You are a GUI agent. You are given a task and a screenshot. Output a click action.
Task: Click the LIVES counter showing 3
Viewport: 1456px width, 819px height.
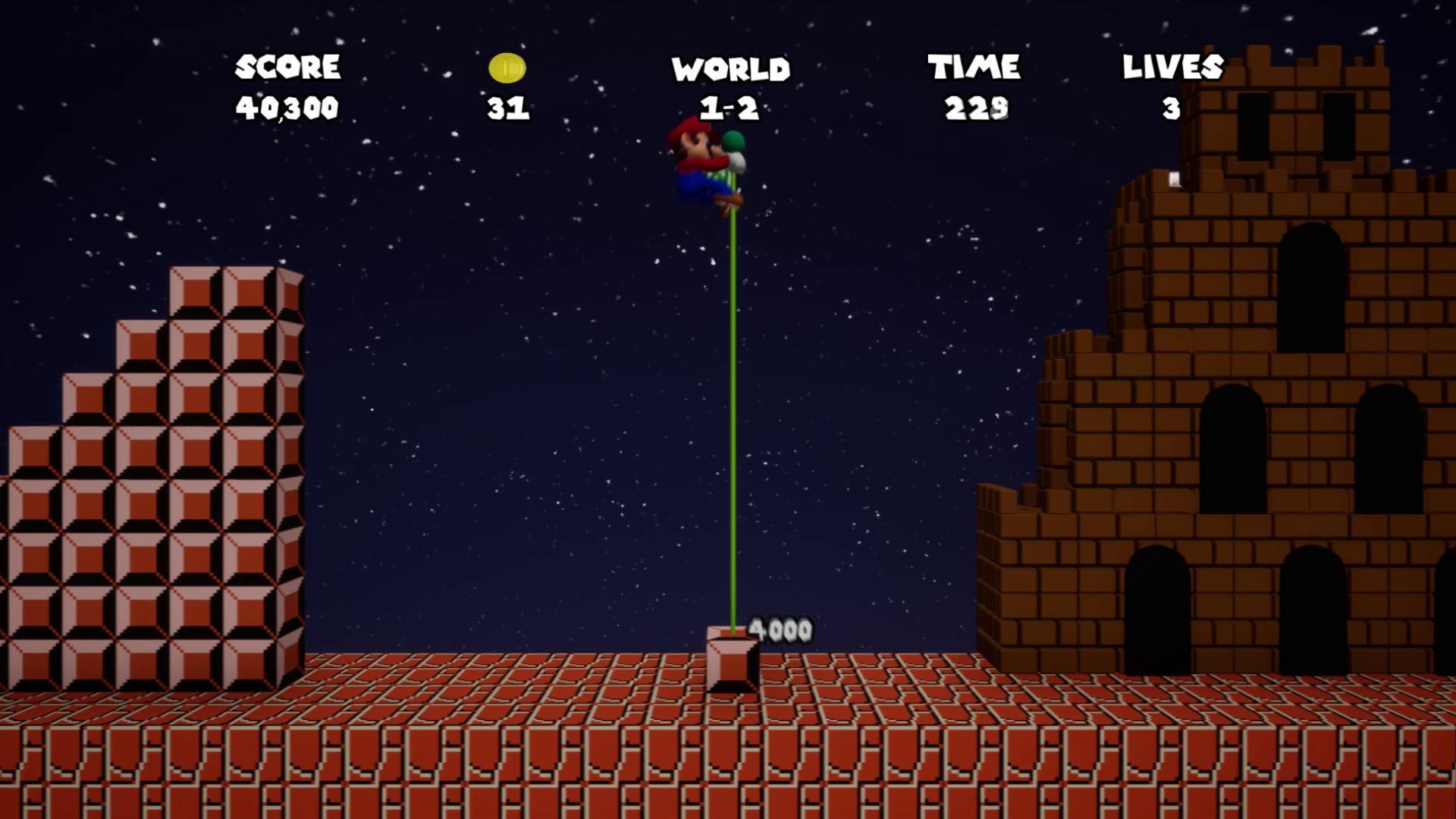pos(1172,108)
